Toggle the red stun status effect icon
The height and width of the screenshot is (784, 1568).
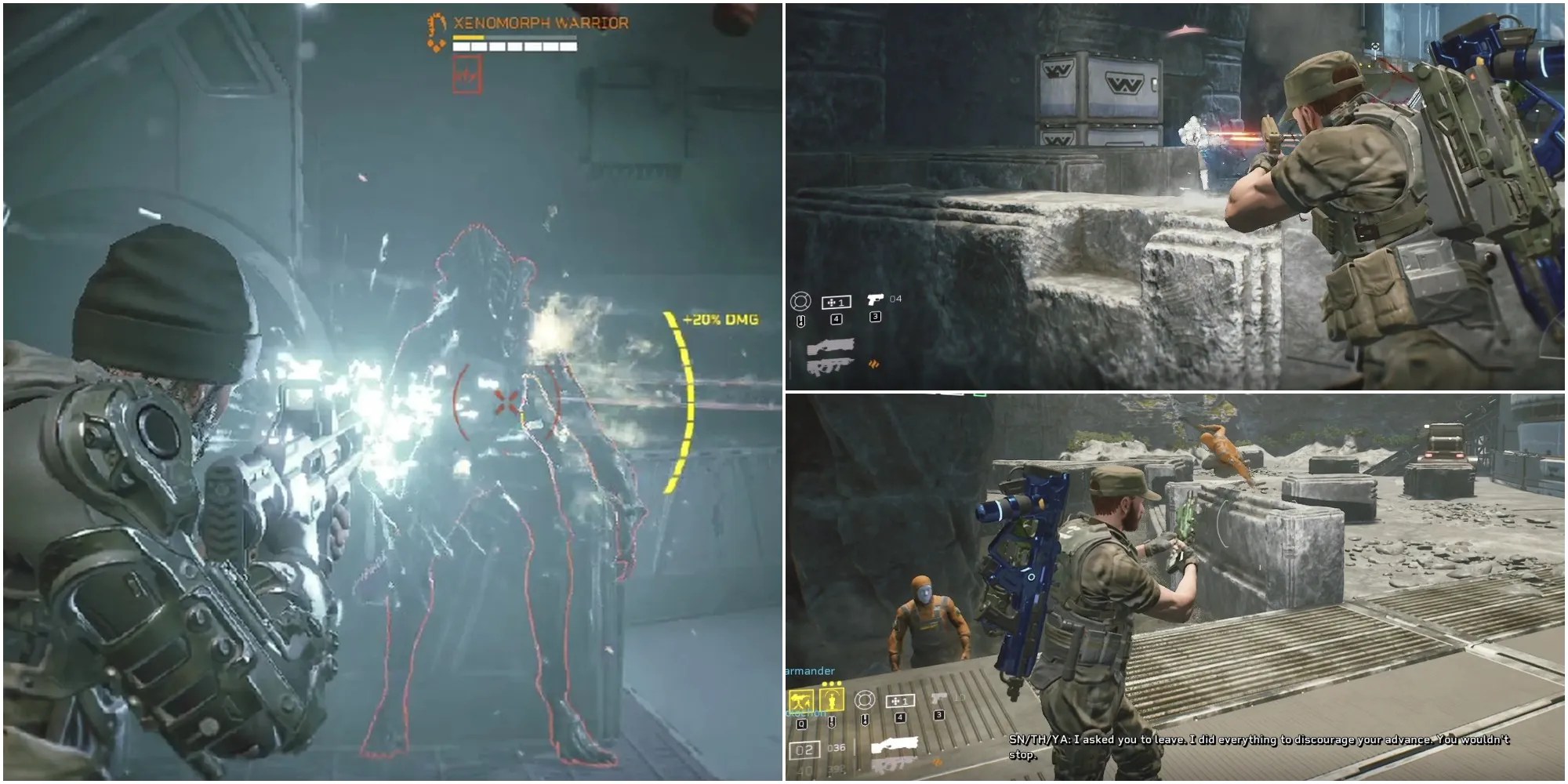(467, 75)
